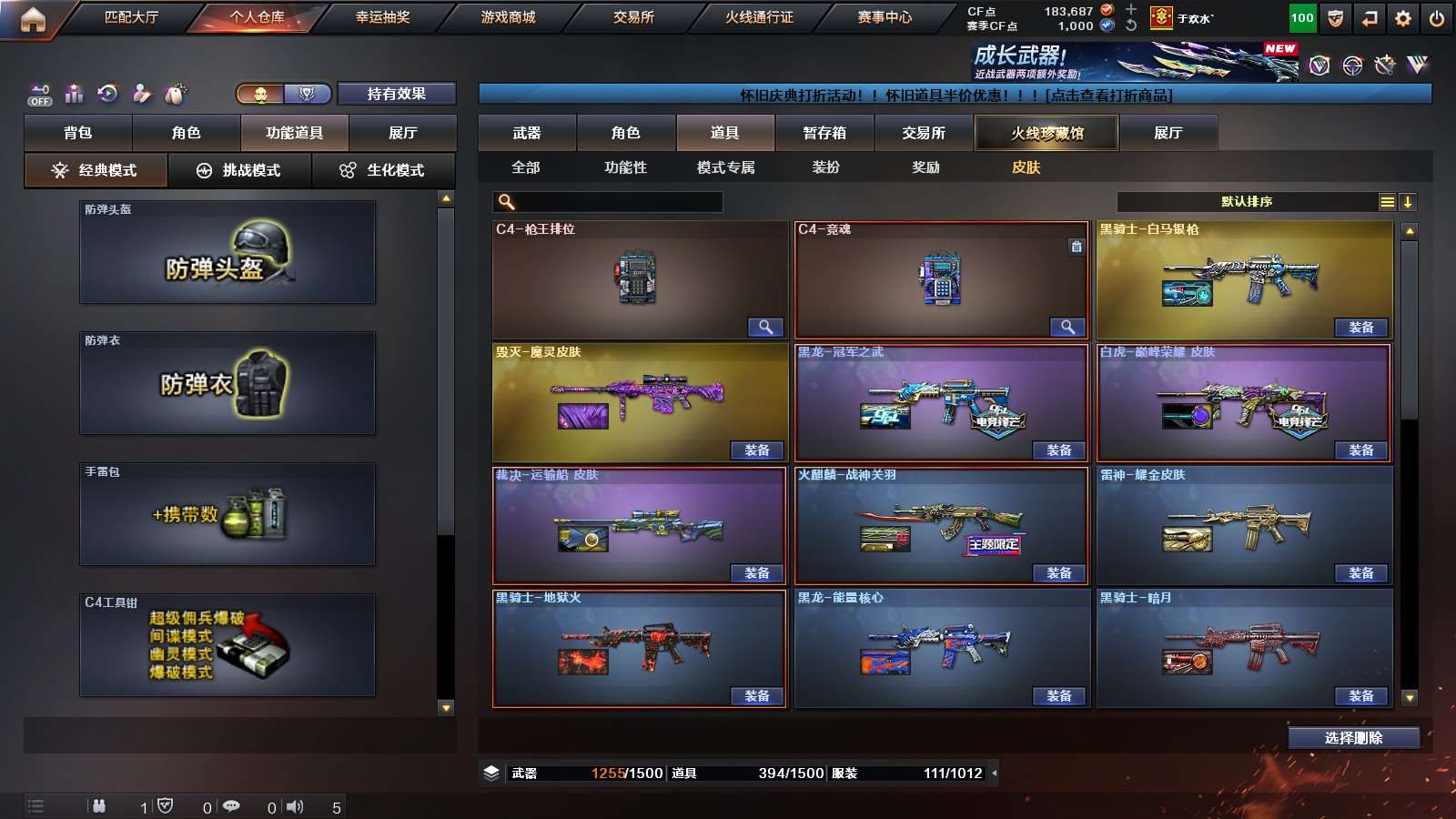1456x819 pixels.
Task: Switch to the 暂存箱 tab
Action: (824, 133)
